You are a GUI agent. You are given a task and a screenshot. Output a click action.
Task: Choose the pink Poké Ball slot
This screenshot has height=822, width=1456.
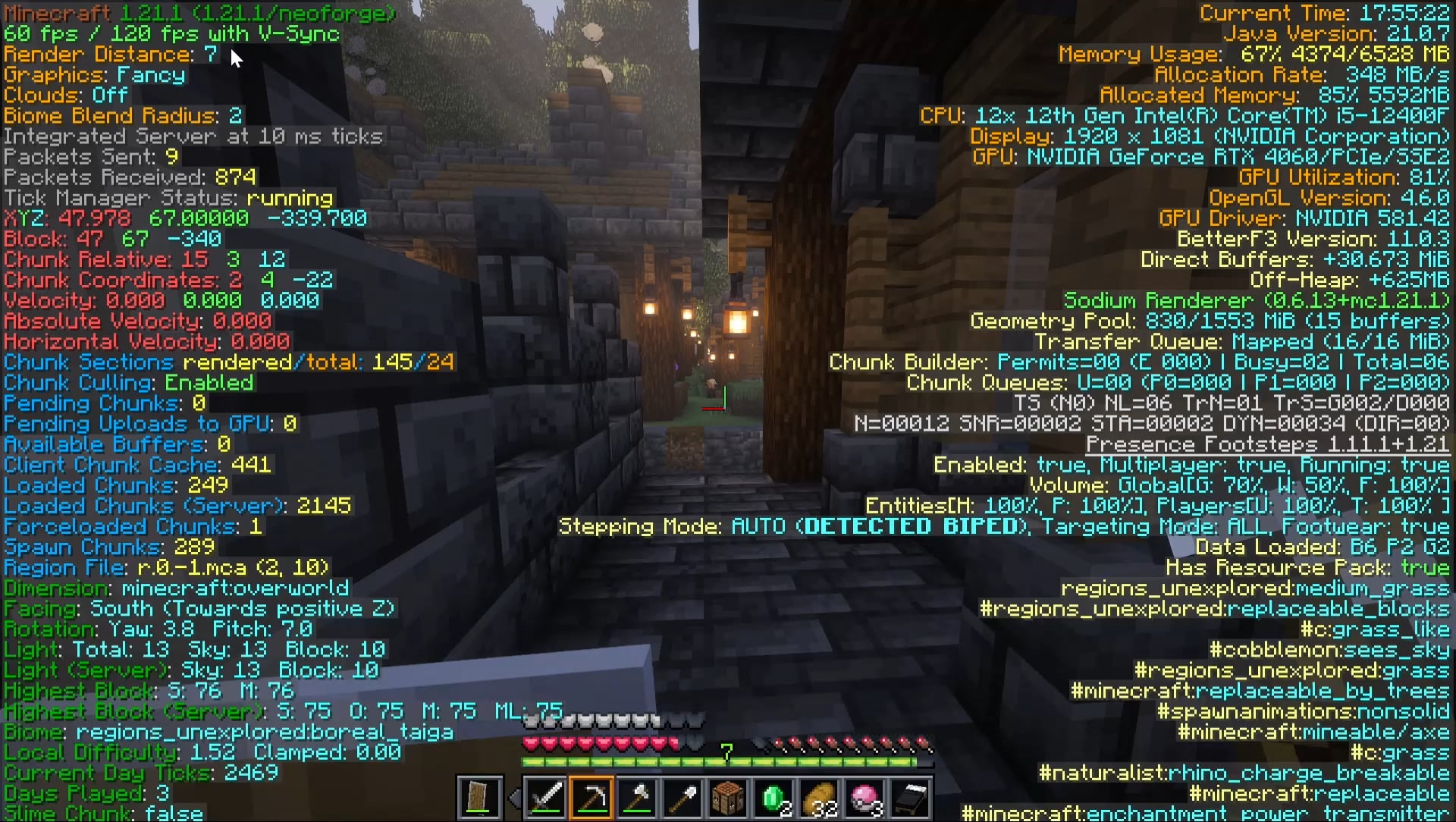click(864, 798)
